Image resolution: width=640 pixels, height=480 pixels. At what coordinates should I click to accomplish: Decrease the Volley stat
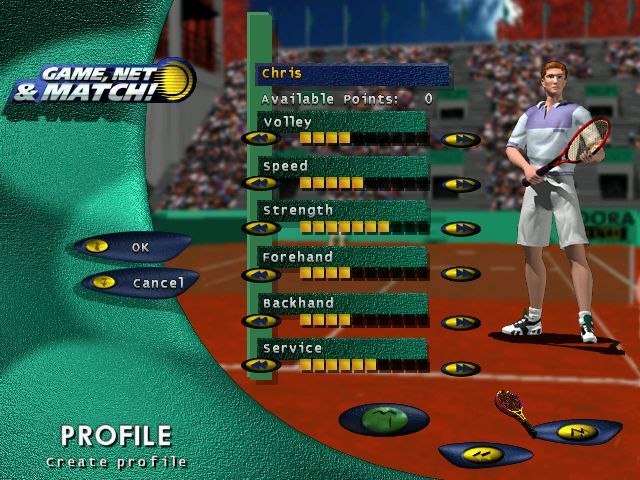pyautogui.click(x=261, y=139)
